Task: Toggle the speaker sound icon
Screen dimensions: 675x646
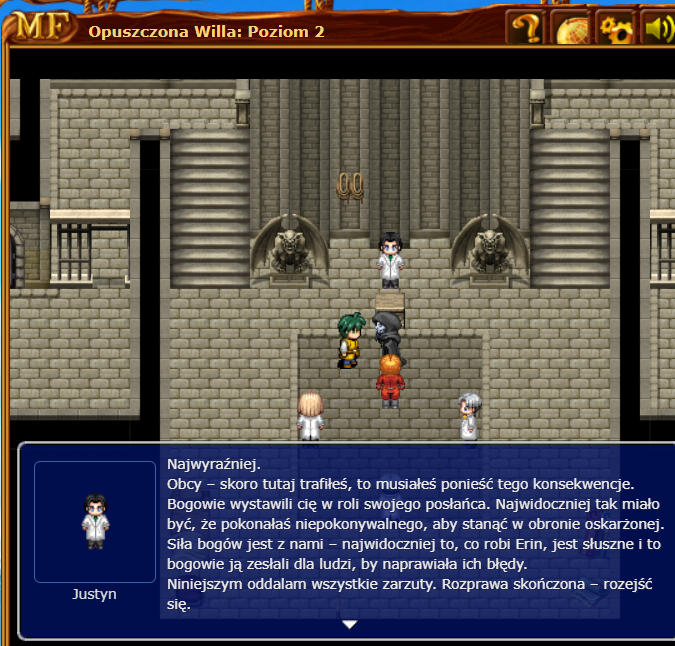Action: [x=658, y=28]
